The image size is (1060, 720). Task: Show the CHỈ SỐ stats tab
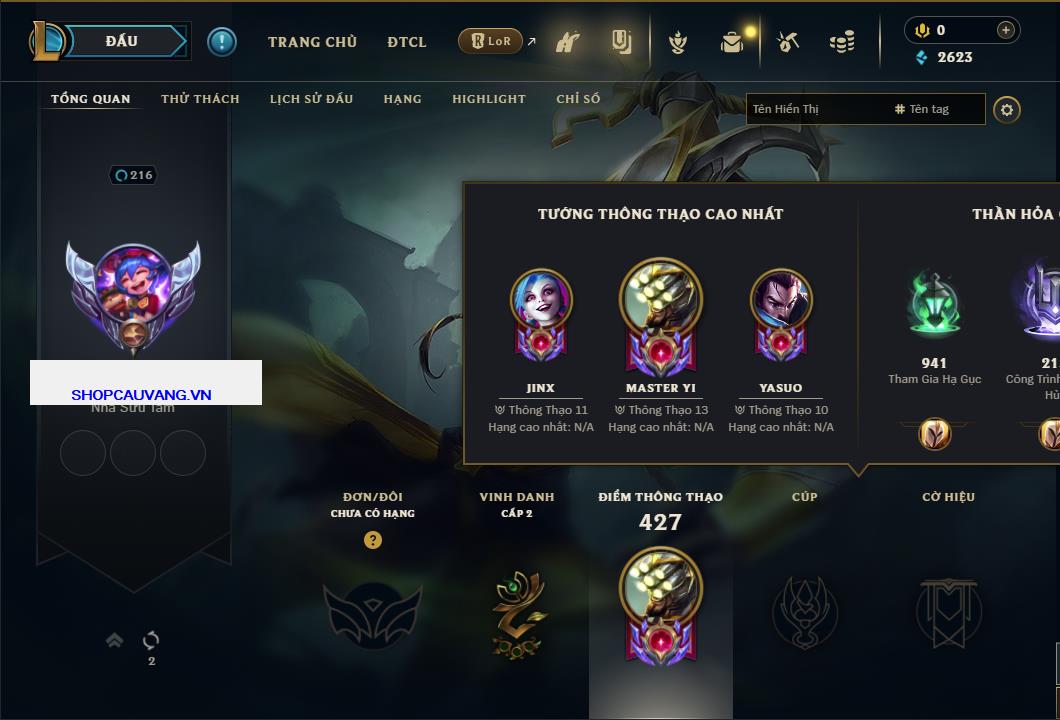578,99
